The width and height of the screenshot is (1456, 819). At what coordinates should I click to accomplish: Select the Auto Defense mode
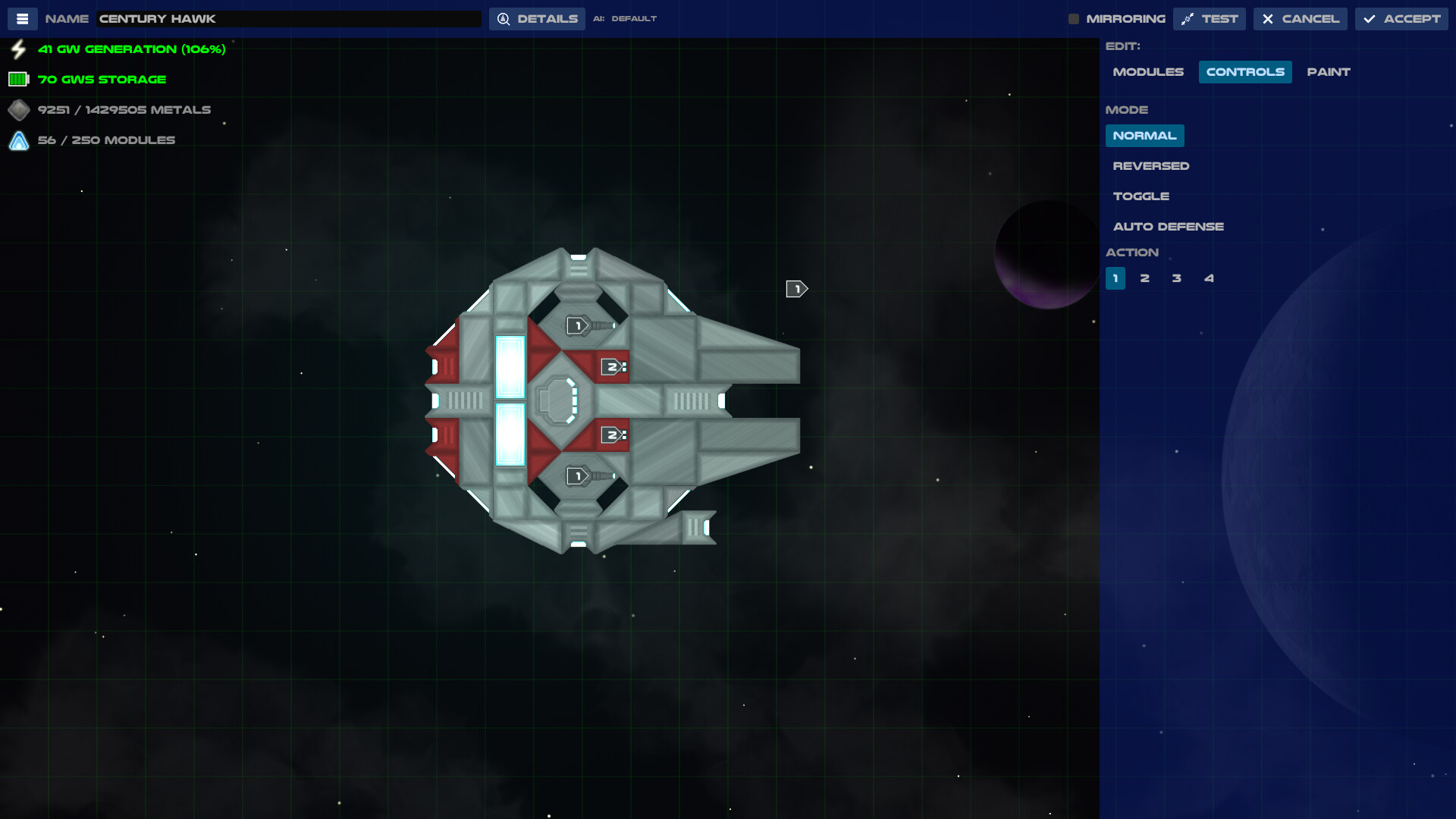(x=1168, y=226)
